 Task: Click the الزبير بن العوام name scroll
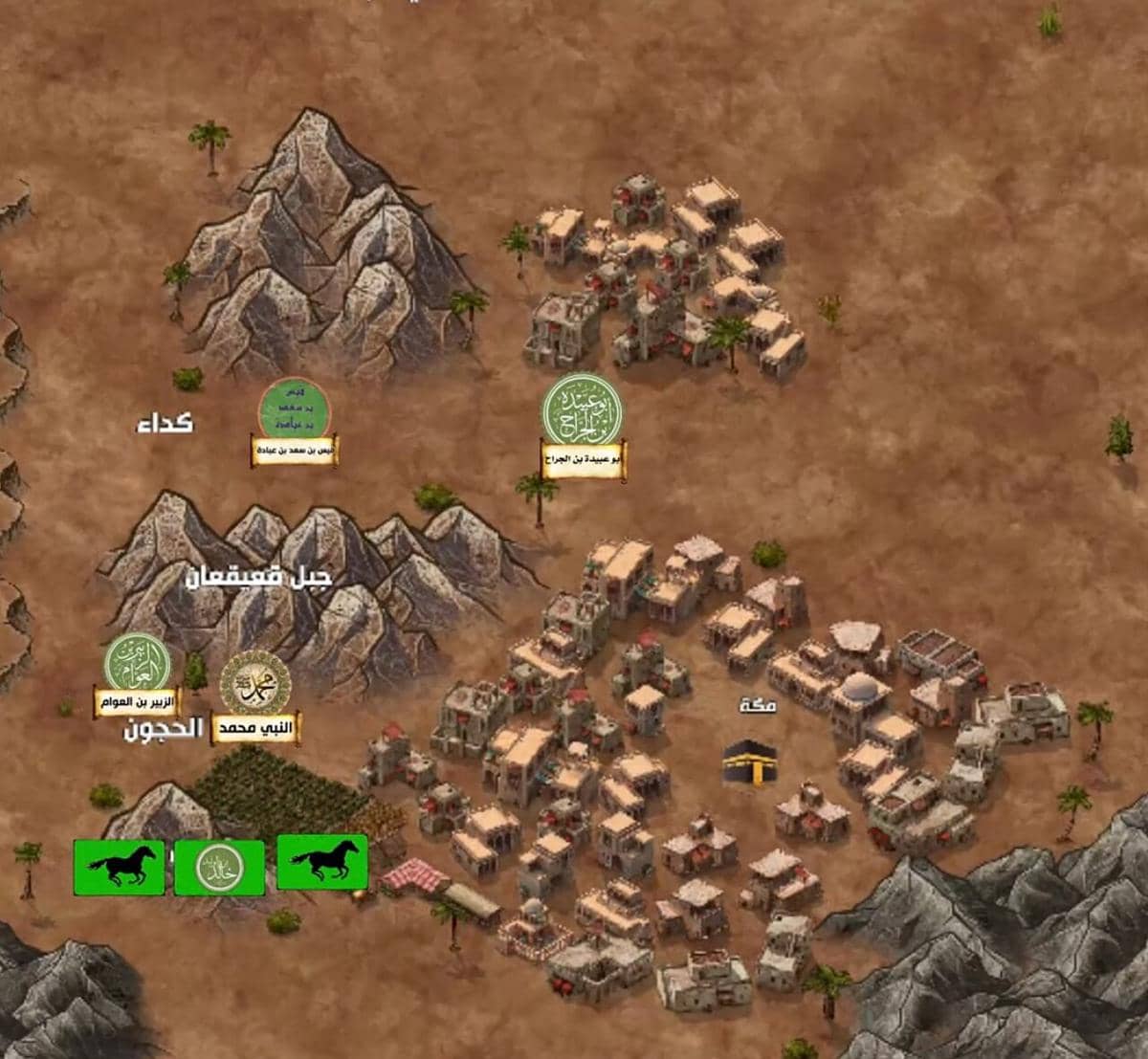pyautogui.click(x=137, y=702)
